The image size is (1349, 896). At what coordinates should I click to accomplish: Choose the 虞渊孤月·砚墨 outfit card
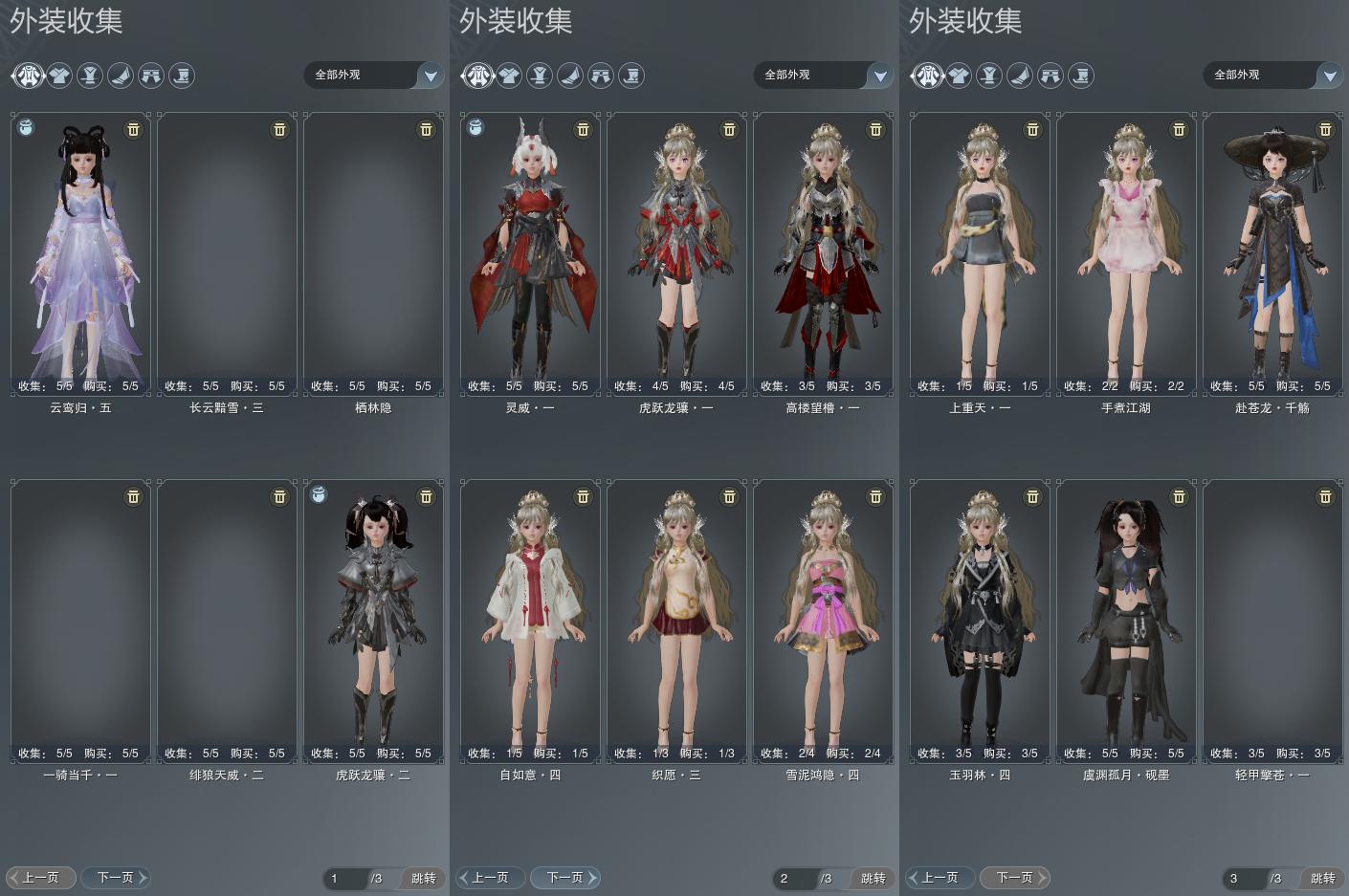pos(1126,621)
